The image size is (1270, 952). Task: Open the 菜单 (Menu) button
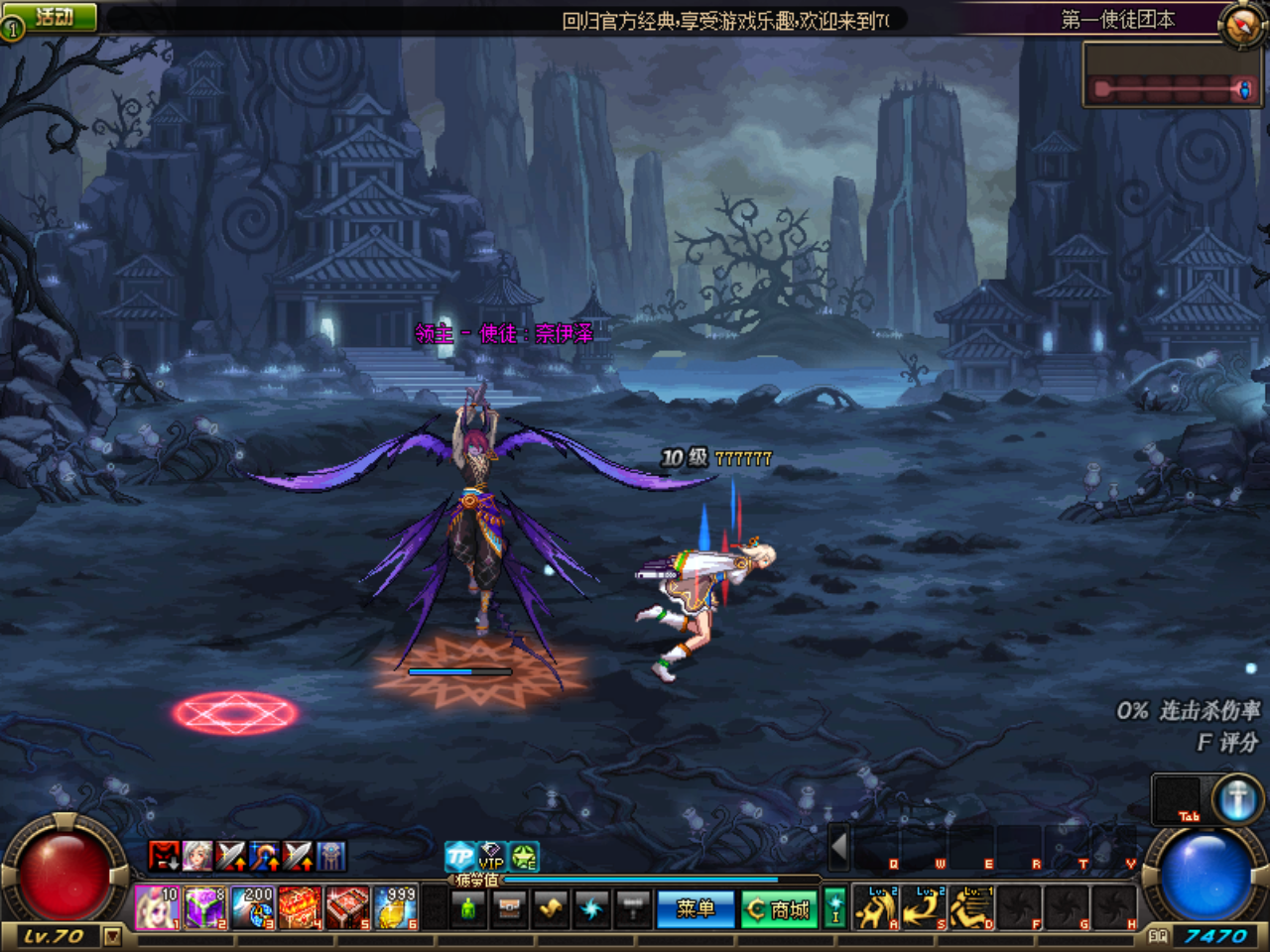click(695, 907)
